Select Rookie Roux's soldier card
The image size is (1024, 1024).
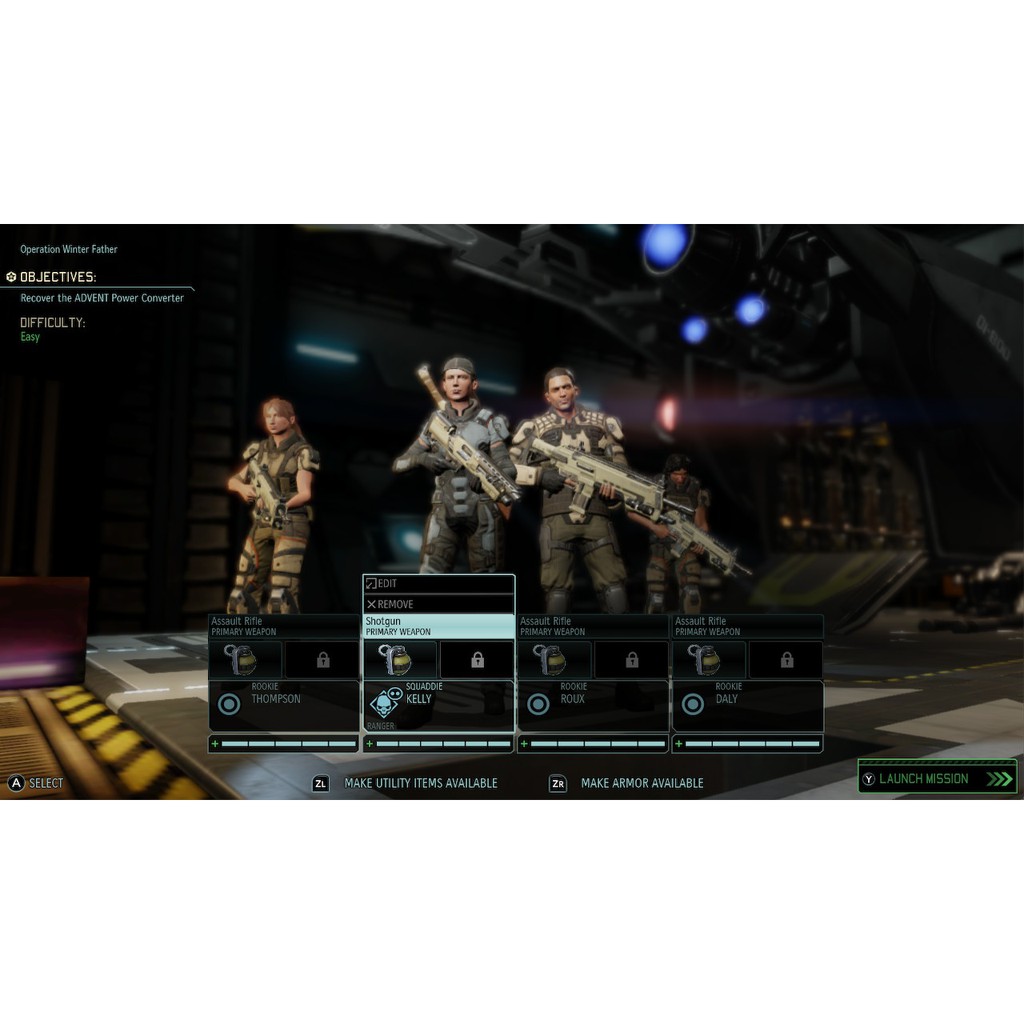click(592, 705)
